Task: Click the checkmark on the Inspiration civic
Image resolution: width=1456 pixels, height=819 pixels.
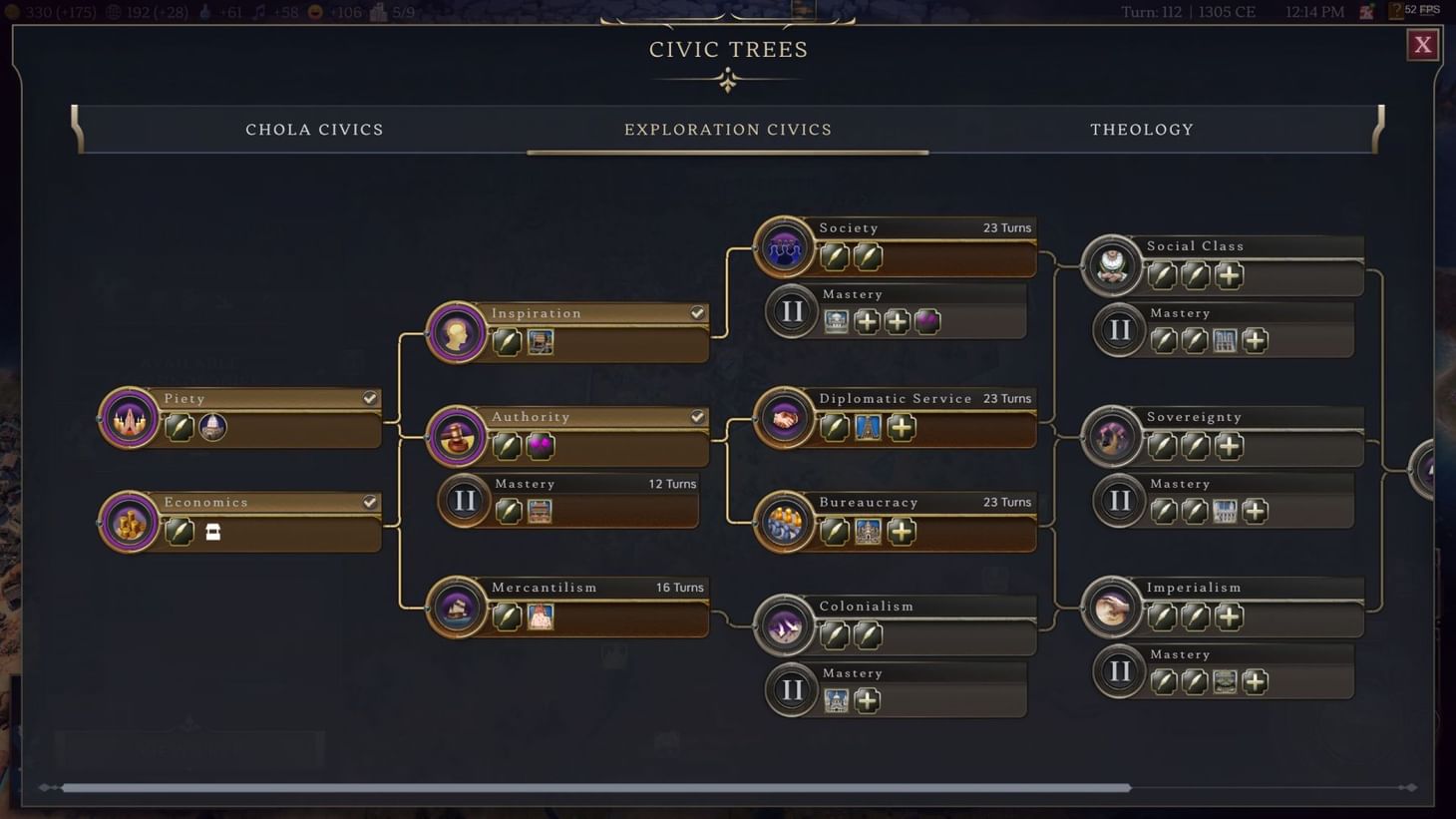Action: click(696, 312)
